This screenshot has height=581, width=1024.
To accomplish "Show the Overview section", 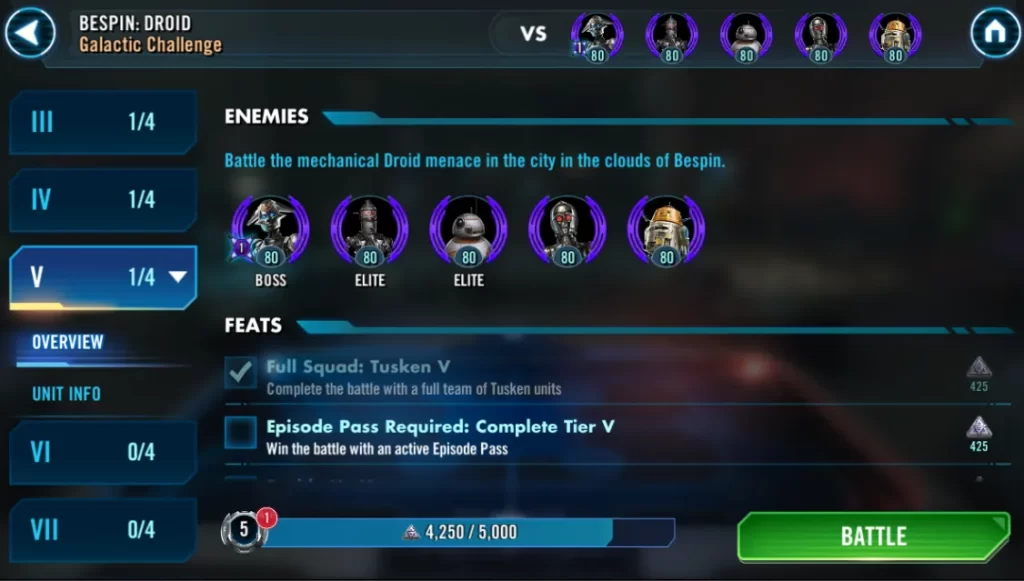I will pos(68,342).
